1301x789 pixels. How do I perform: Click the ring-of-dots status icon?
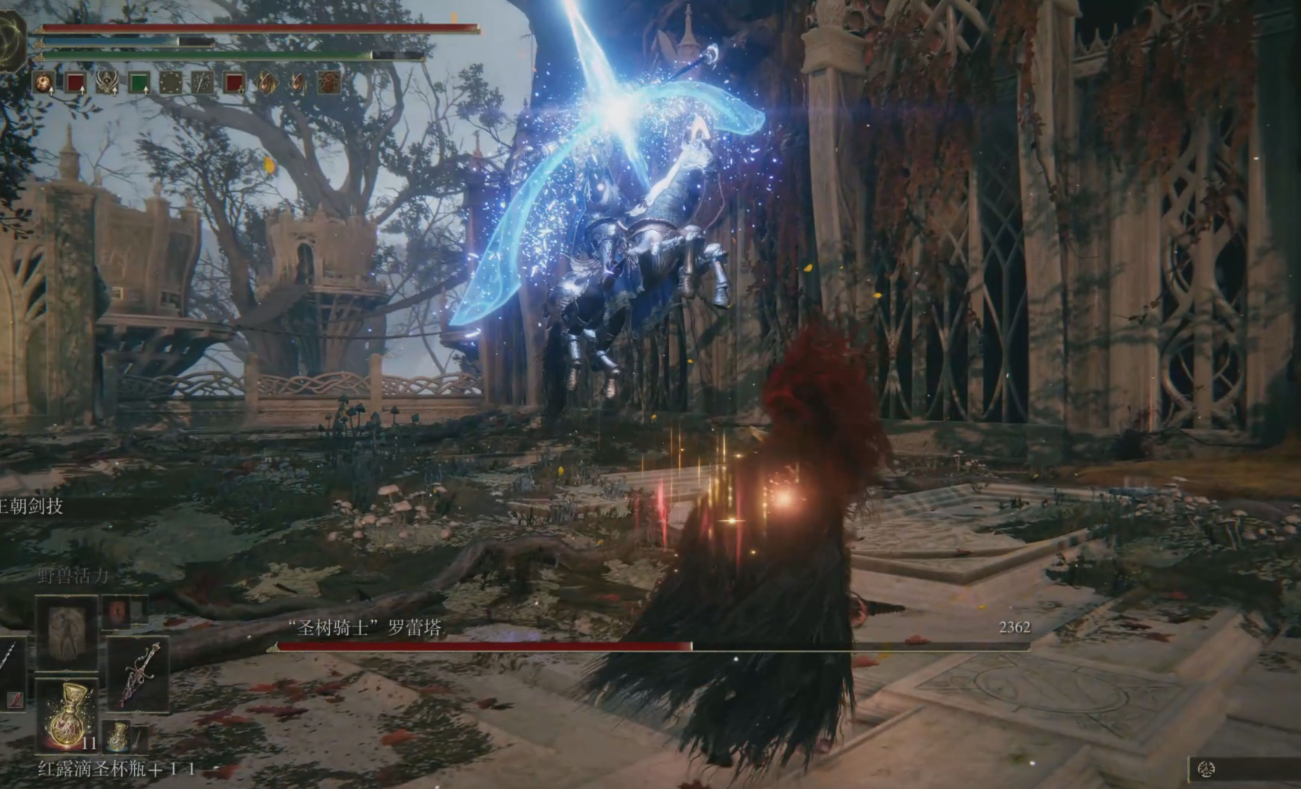point(171,82)
